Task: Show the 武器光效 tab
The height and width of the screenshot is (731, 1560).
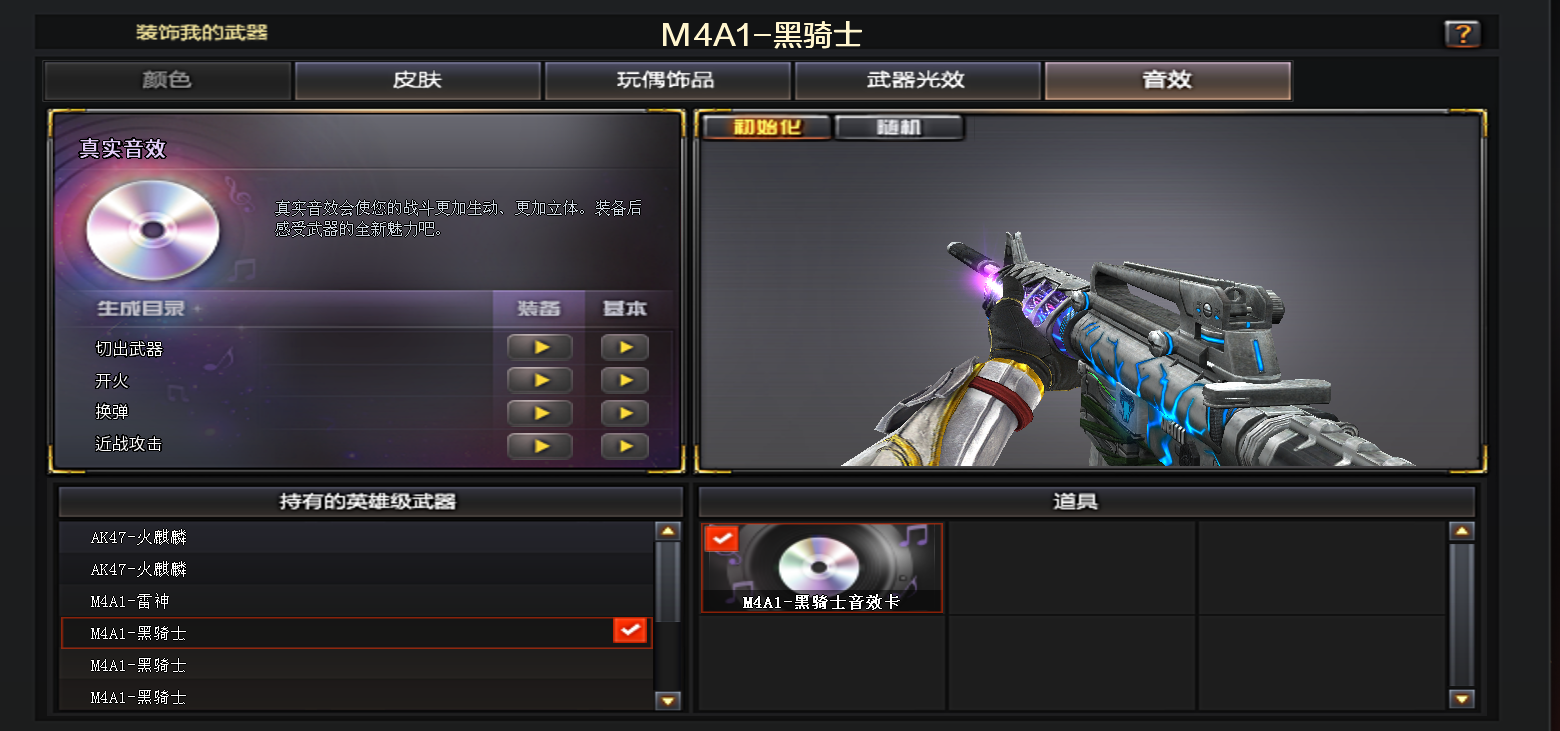Action: click(x=917, y=80)
